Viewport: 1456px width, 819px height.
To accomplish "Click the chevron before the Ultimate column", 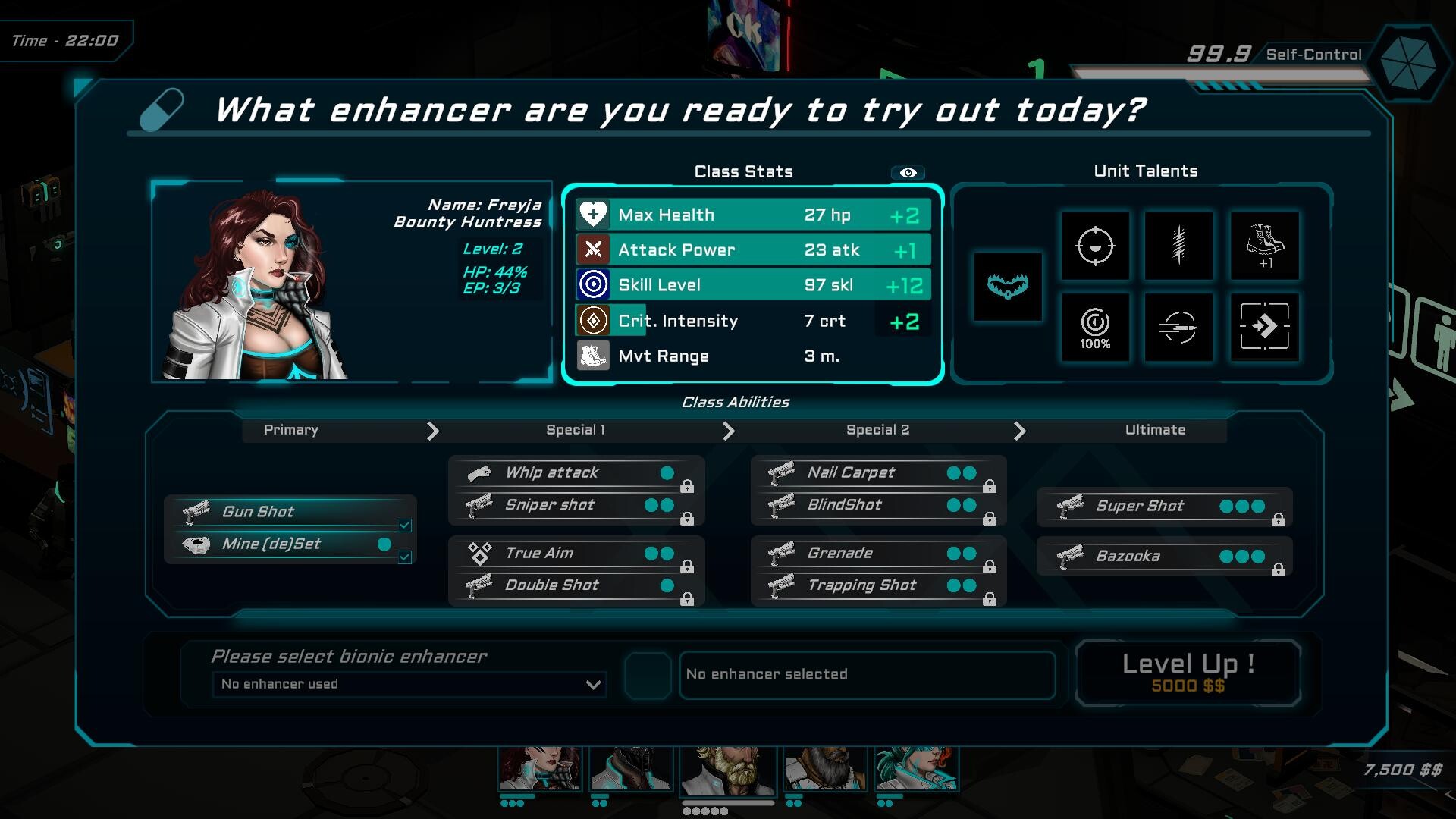I will click(x=1020, y=430).
